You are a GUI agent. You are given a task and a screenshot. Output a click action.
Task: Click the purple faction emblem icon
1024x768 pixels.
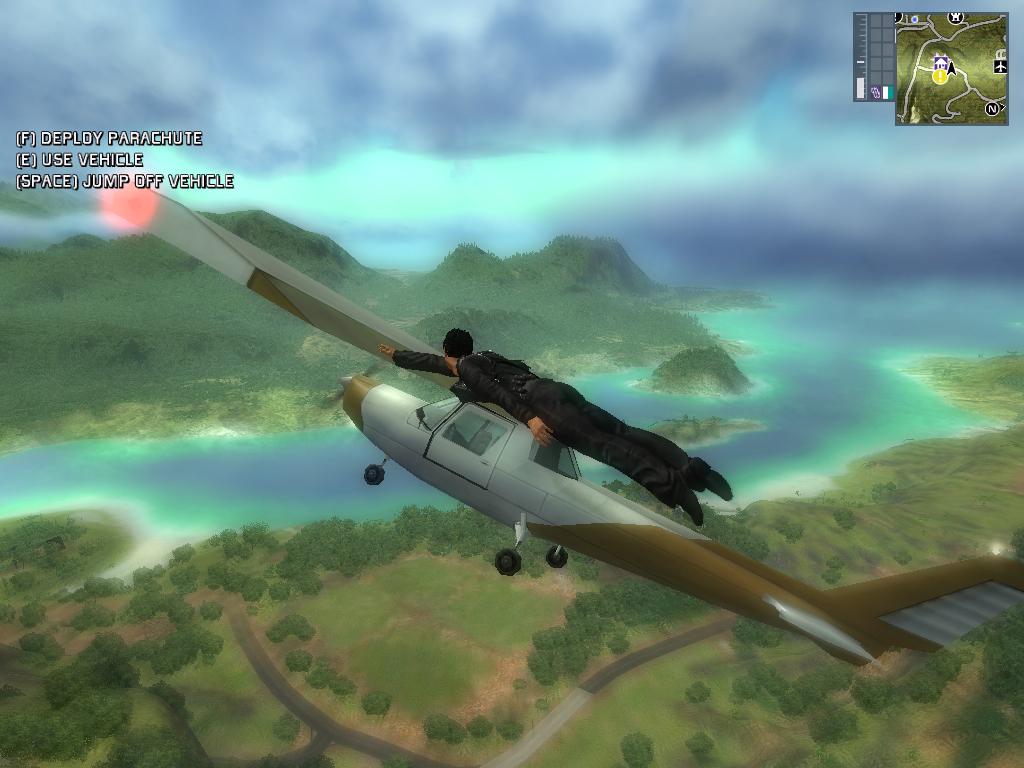click(876, 92)
